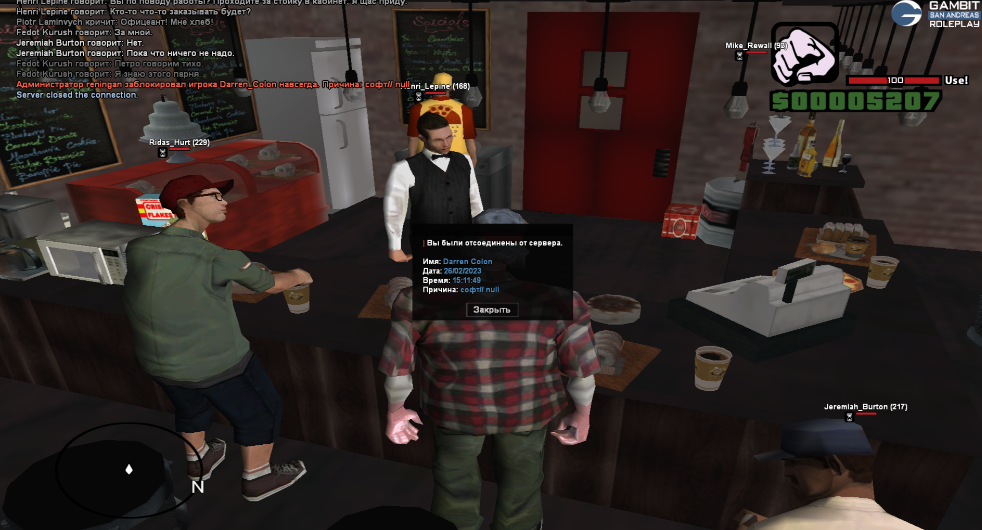Click the circular radar minimap
The image size is (982, 530).
[x=128, y=468]
